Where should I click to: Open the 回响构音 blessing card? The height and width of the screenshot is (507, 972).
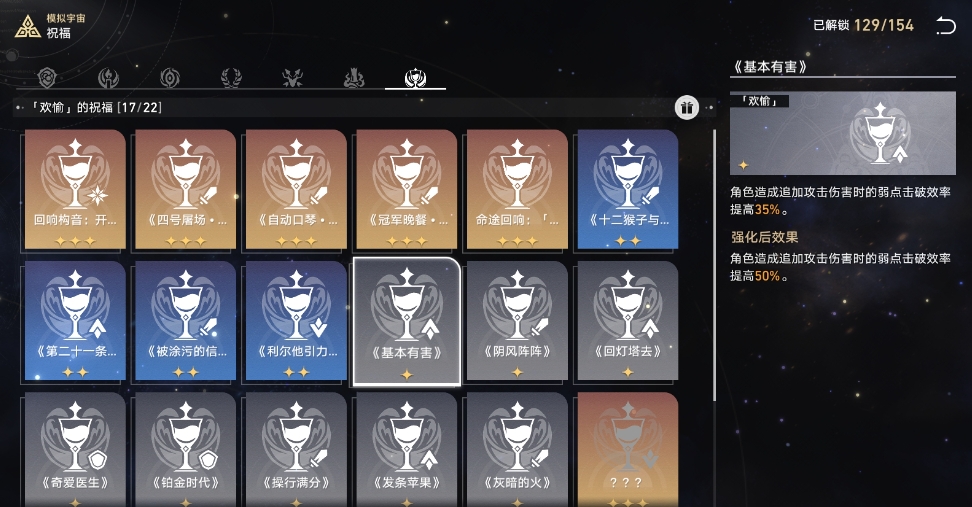(x=74, y=190)
